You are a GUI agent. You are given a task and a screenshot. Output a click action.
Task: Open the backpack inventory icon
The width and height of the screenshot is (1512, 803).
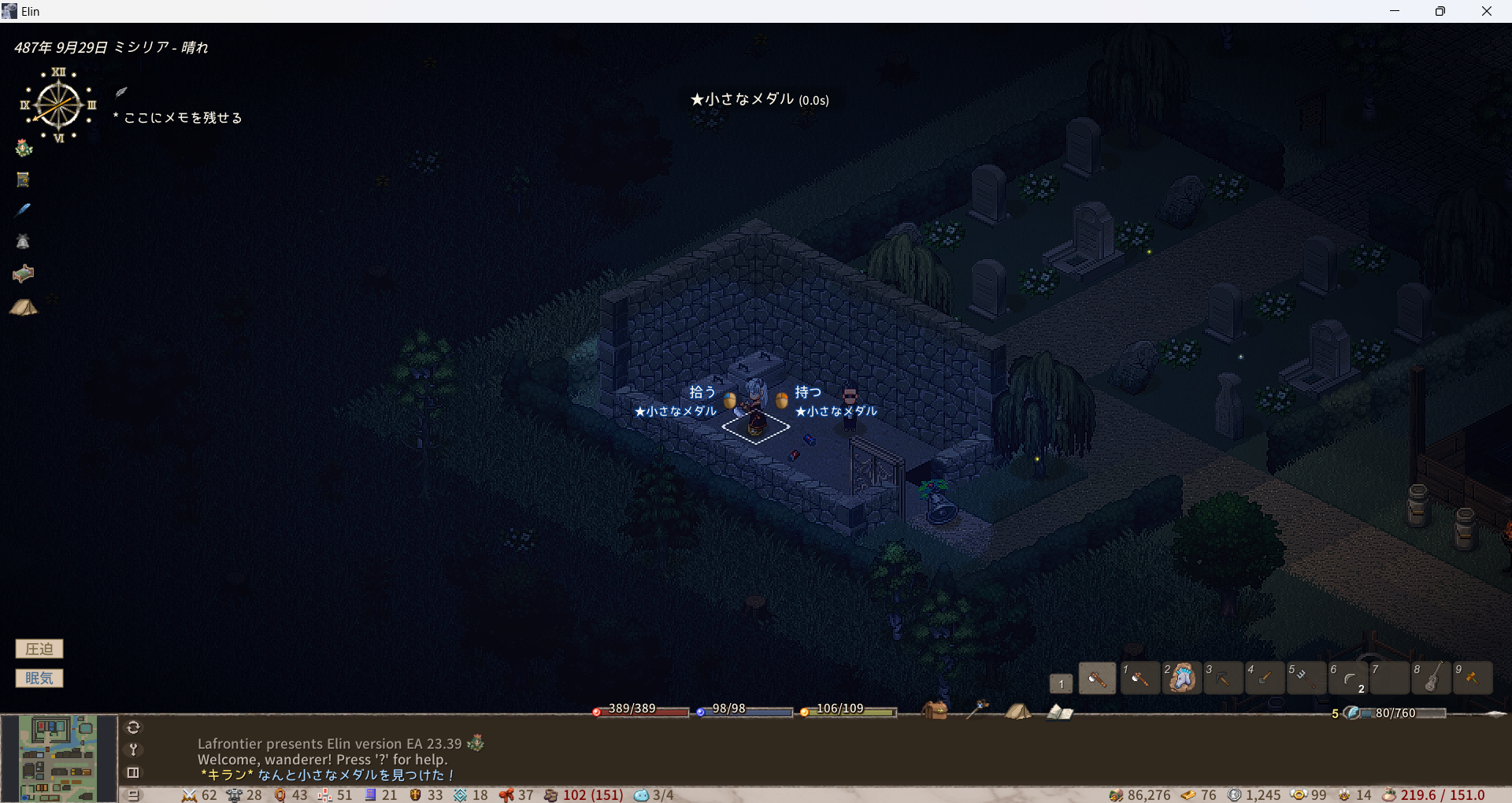tap(935, 711)
